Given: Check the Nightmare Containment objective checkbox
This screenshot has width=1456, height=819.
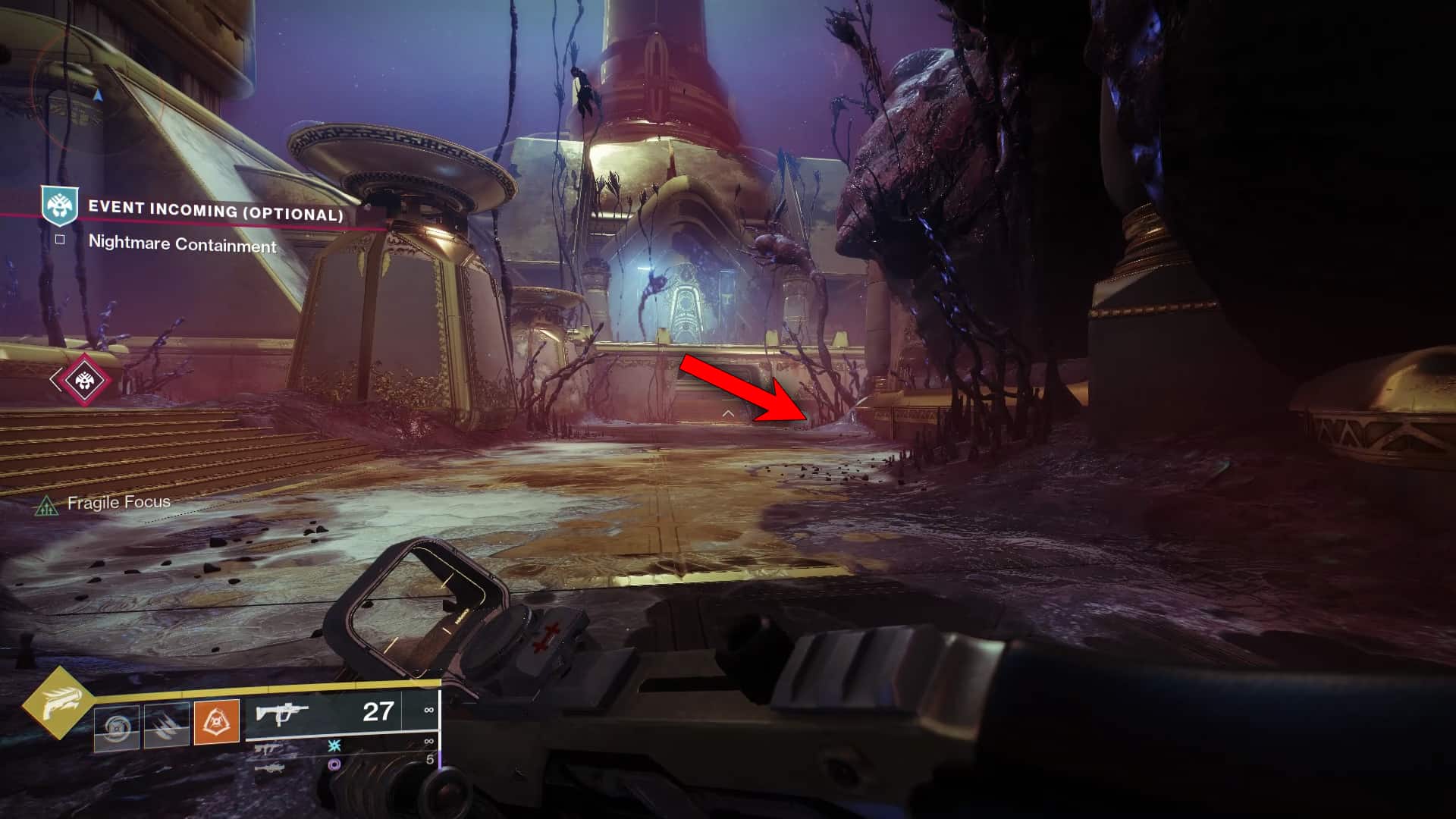Looking at the screenshot, I should pos(60,240).
